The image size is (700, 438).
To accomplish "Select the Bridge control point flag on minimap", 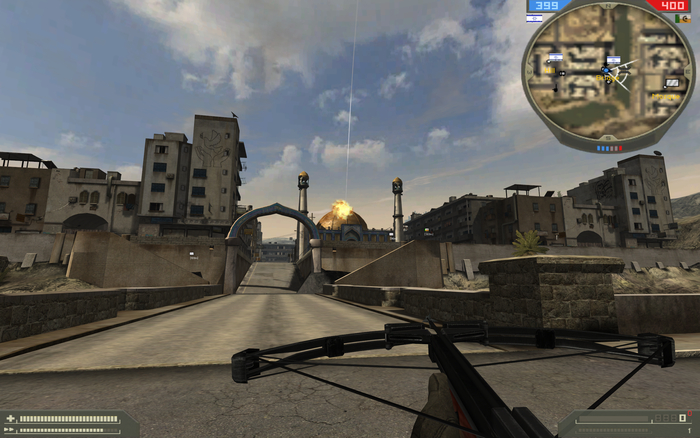I will [612, 61].
